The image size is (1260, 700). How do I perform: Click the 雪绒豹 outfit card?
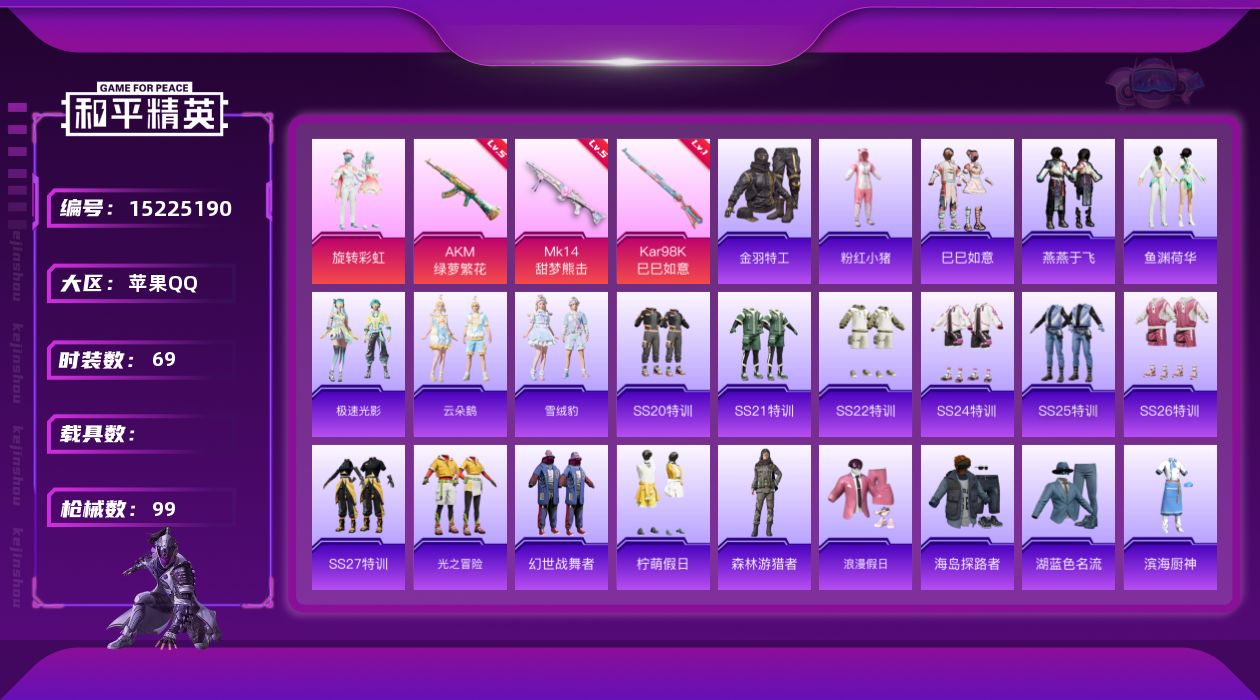[x=561, y=364]
